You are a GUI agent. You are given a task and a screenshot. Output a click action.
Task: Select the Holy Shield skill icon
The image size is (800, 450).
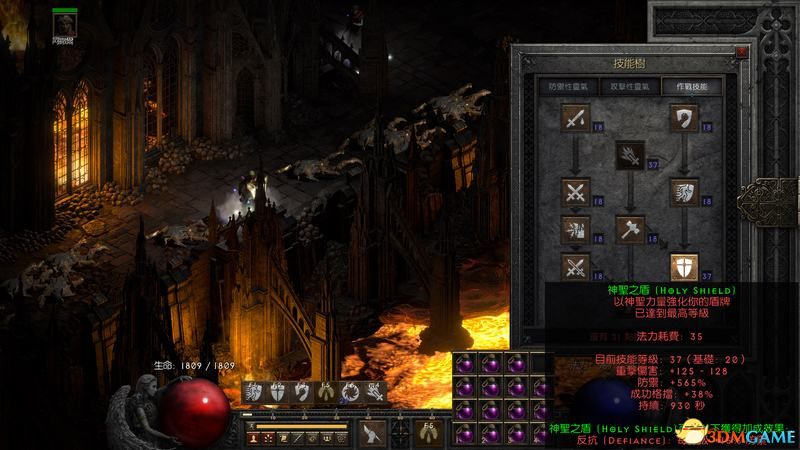click(684, 266)
